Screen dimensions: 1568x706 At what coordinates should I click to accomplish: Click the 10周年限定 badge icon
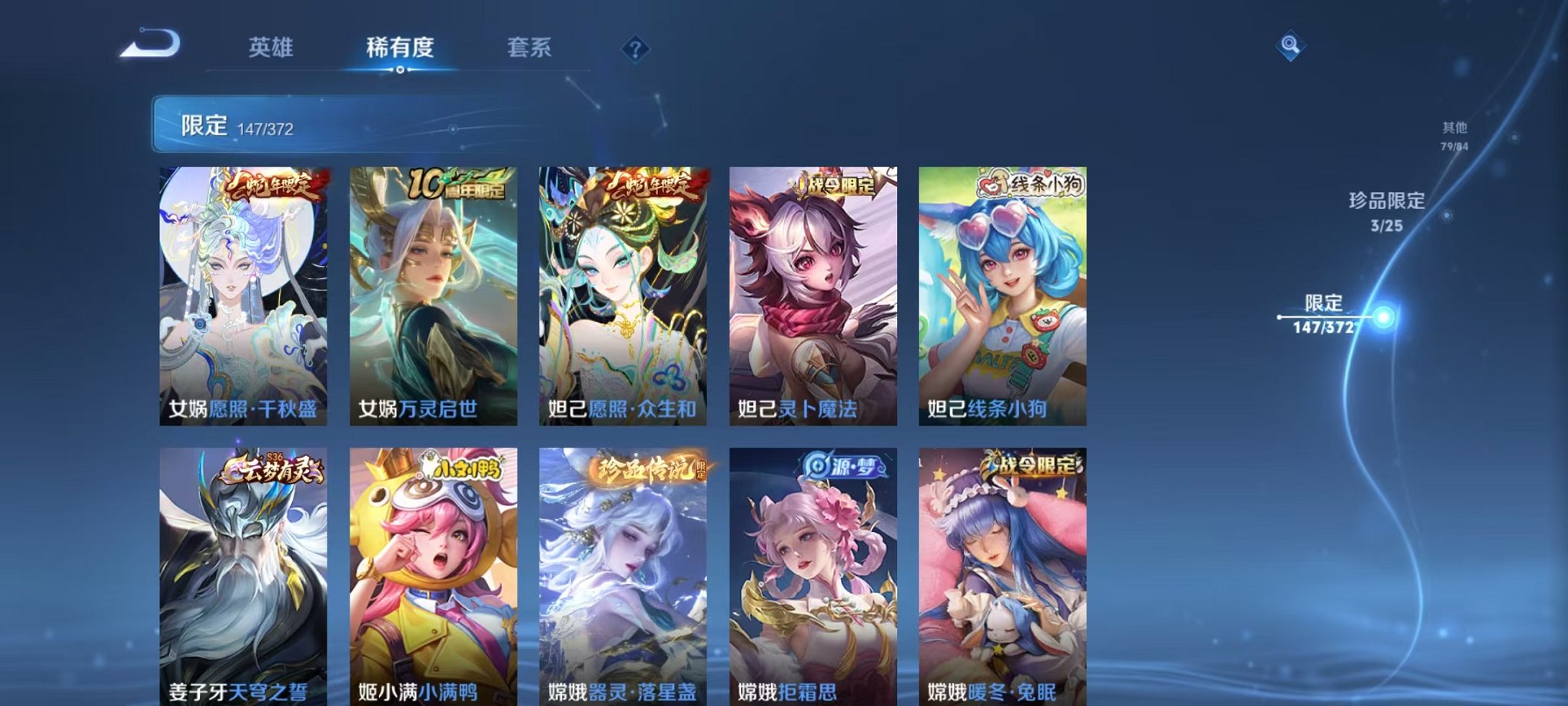click(x=457, y=185)
